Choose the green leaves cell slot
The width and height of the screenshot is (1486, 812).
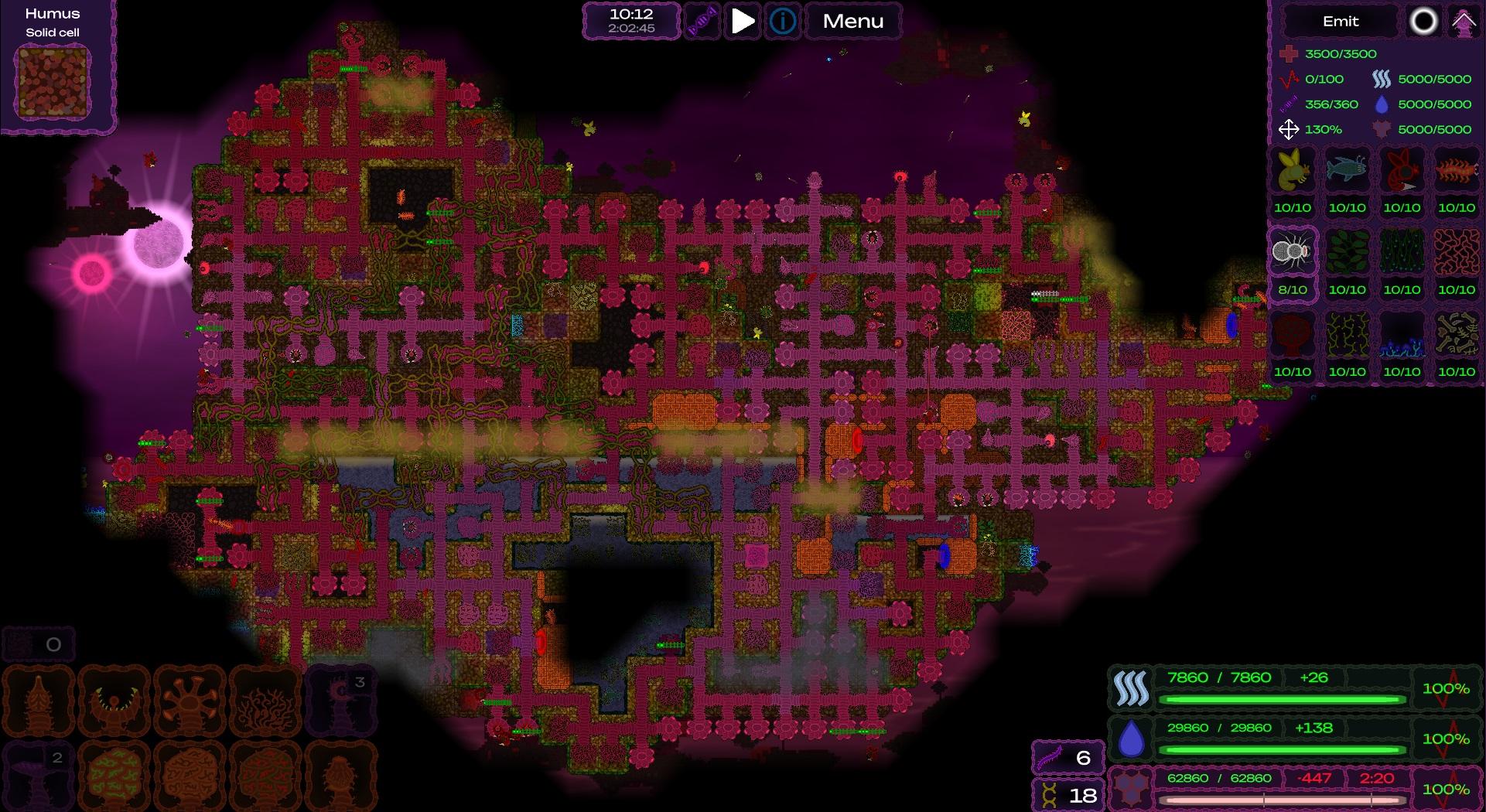1347,252
